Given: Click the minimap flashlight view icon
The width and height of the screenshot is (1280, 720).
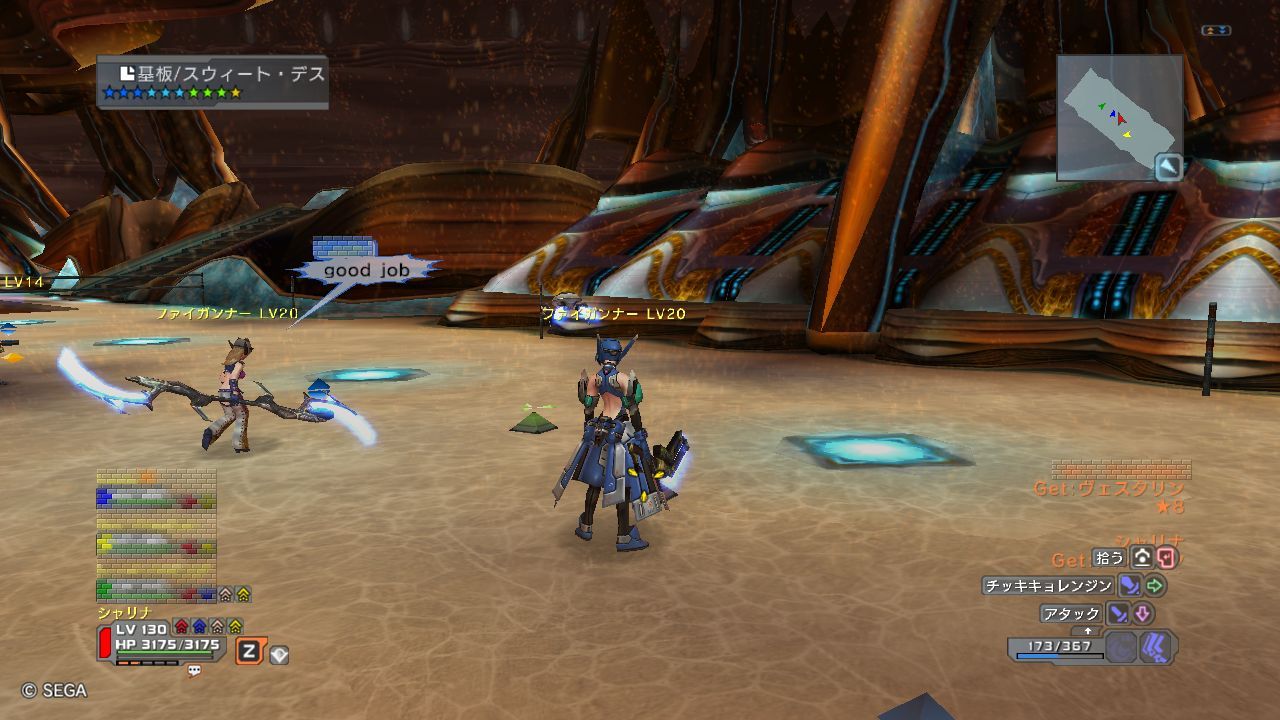Looking at the screenshot, I should coord(1169,167).
